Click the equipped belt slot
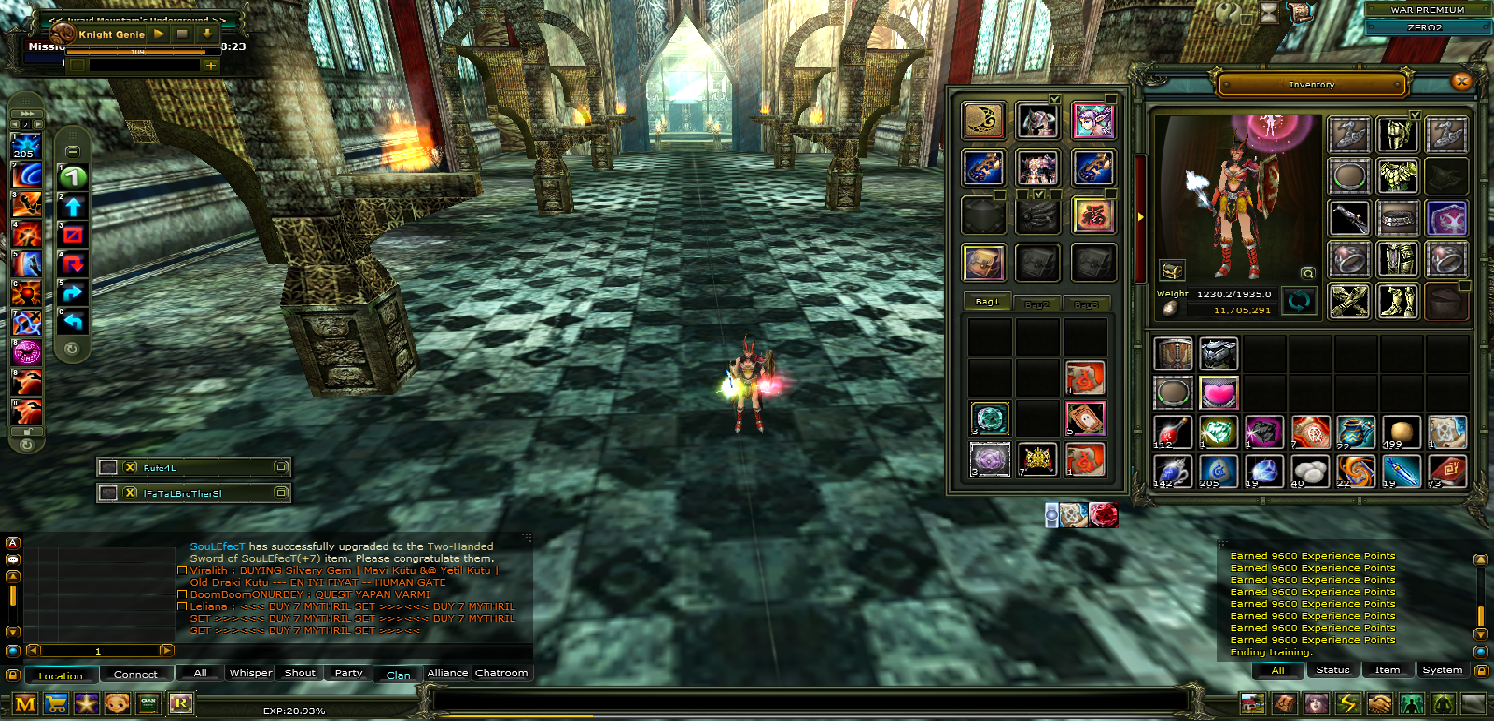The width and height of the screenshot is (1498, 725). click(x=1398, y=216)
